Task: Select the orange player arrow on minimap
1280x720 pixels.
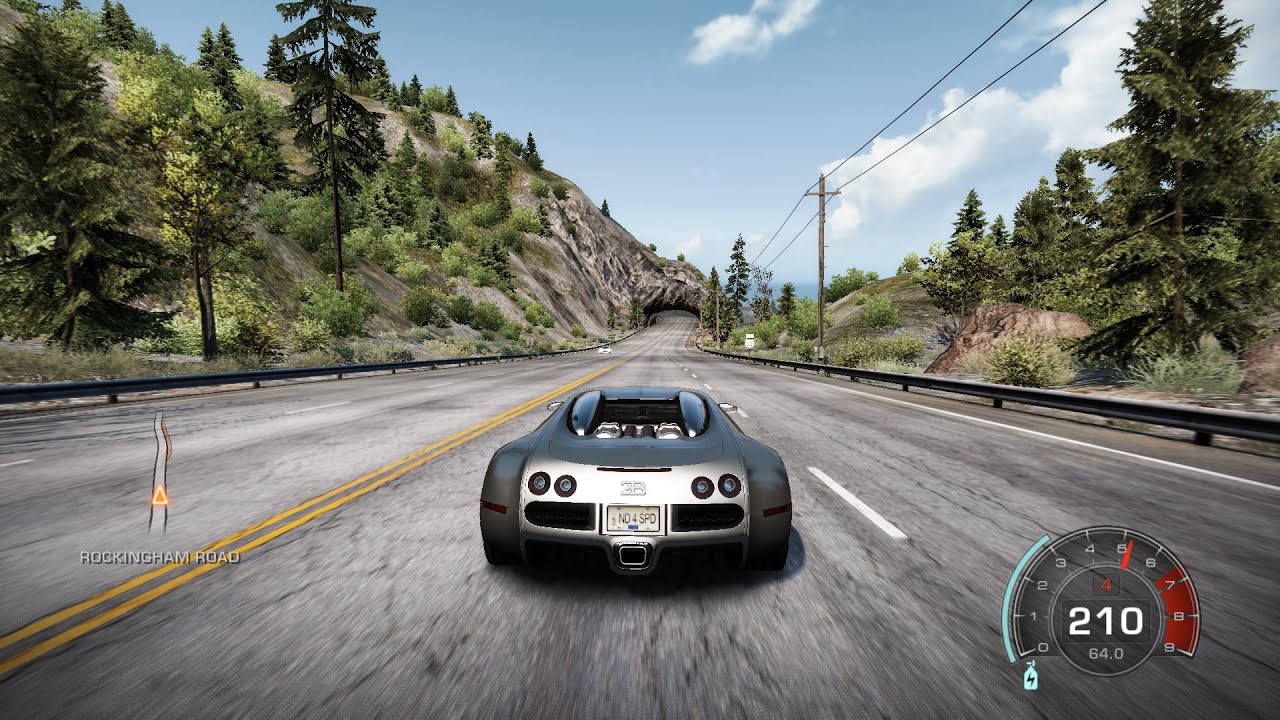Action: [159, 494]
